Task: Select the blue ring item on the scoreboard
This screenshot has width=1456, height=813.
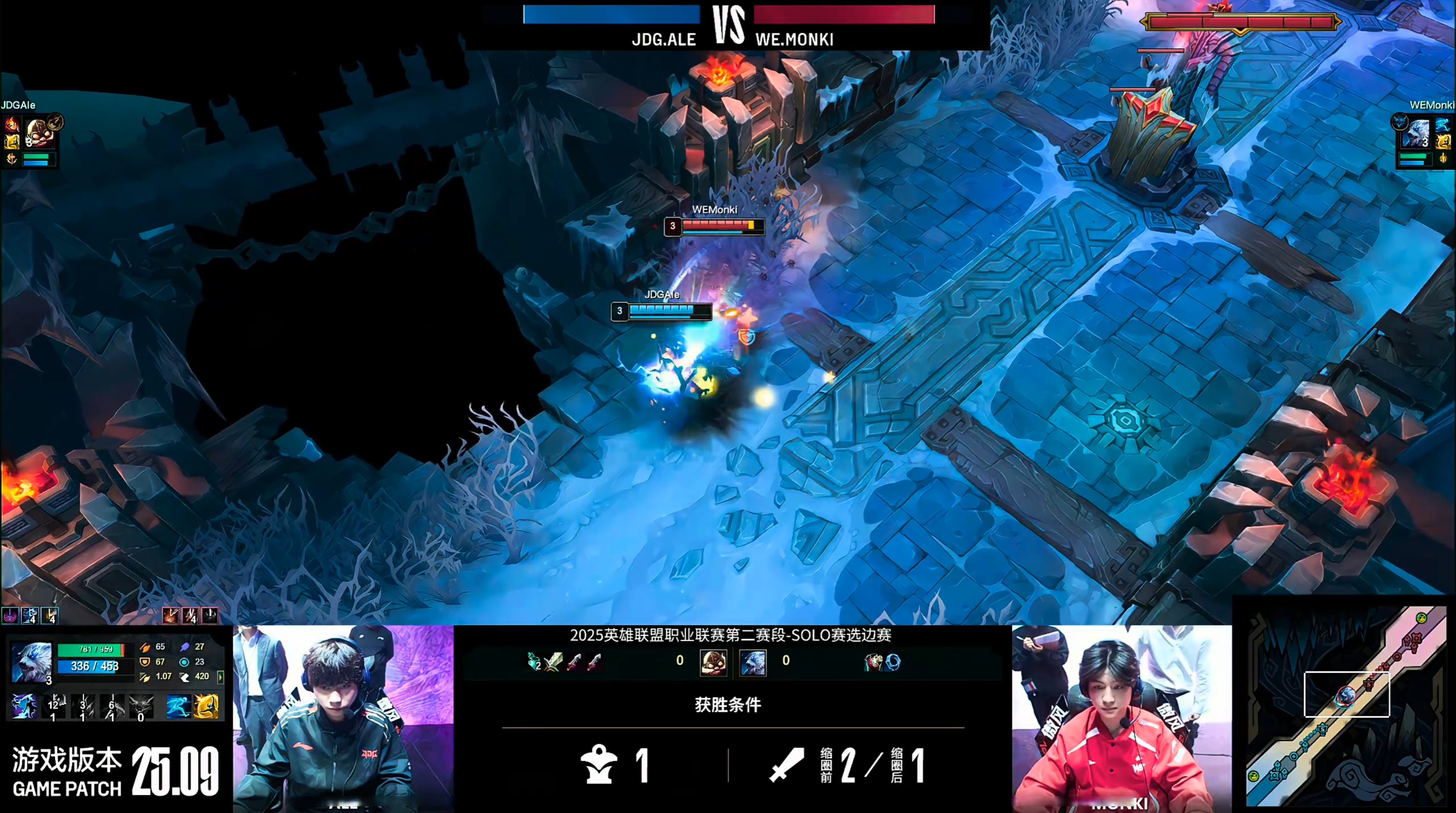Action: pyautogui.click(x=893, y=662)
